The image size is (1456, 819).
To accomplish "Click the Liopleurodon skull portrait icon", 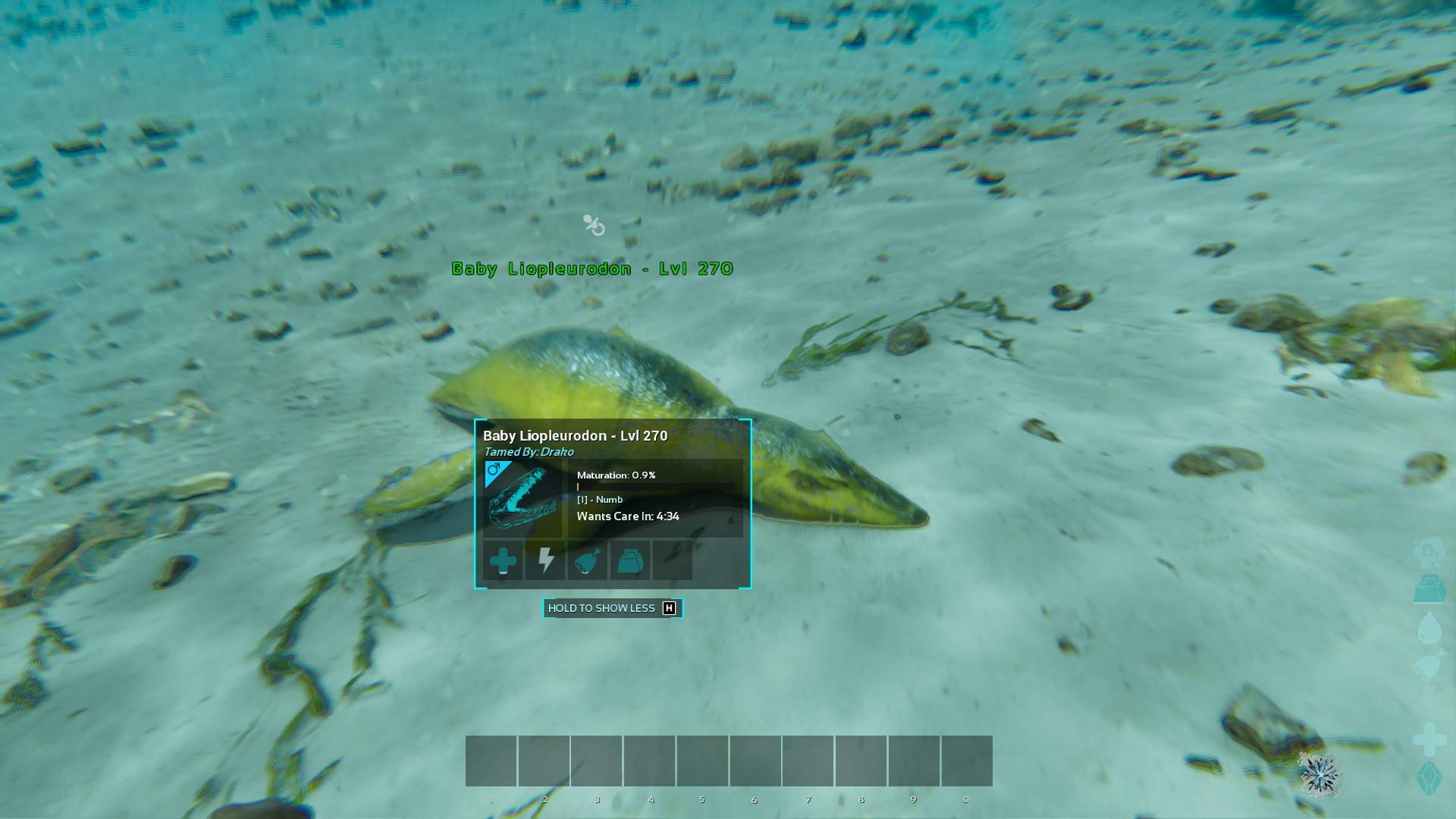I will point(522,497).
